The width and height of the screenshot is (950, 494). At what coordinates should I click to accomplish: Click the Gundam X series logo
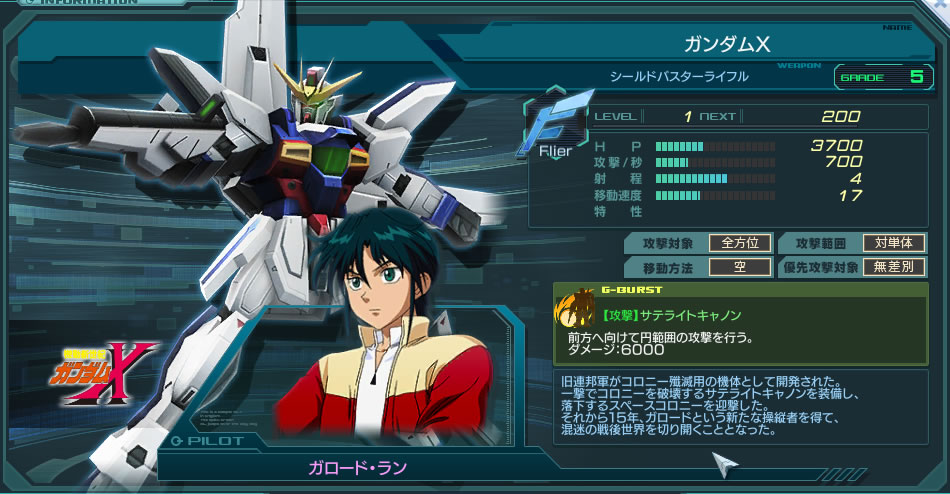pyautogui.click(x=109, y=370)
